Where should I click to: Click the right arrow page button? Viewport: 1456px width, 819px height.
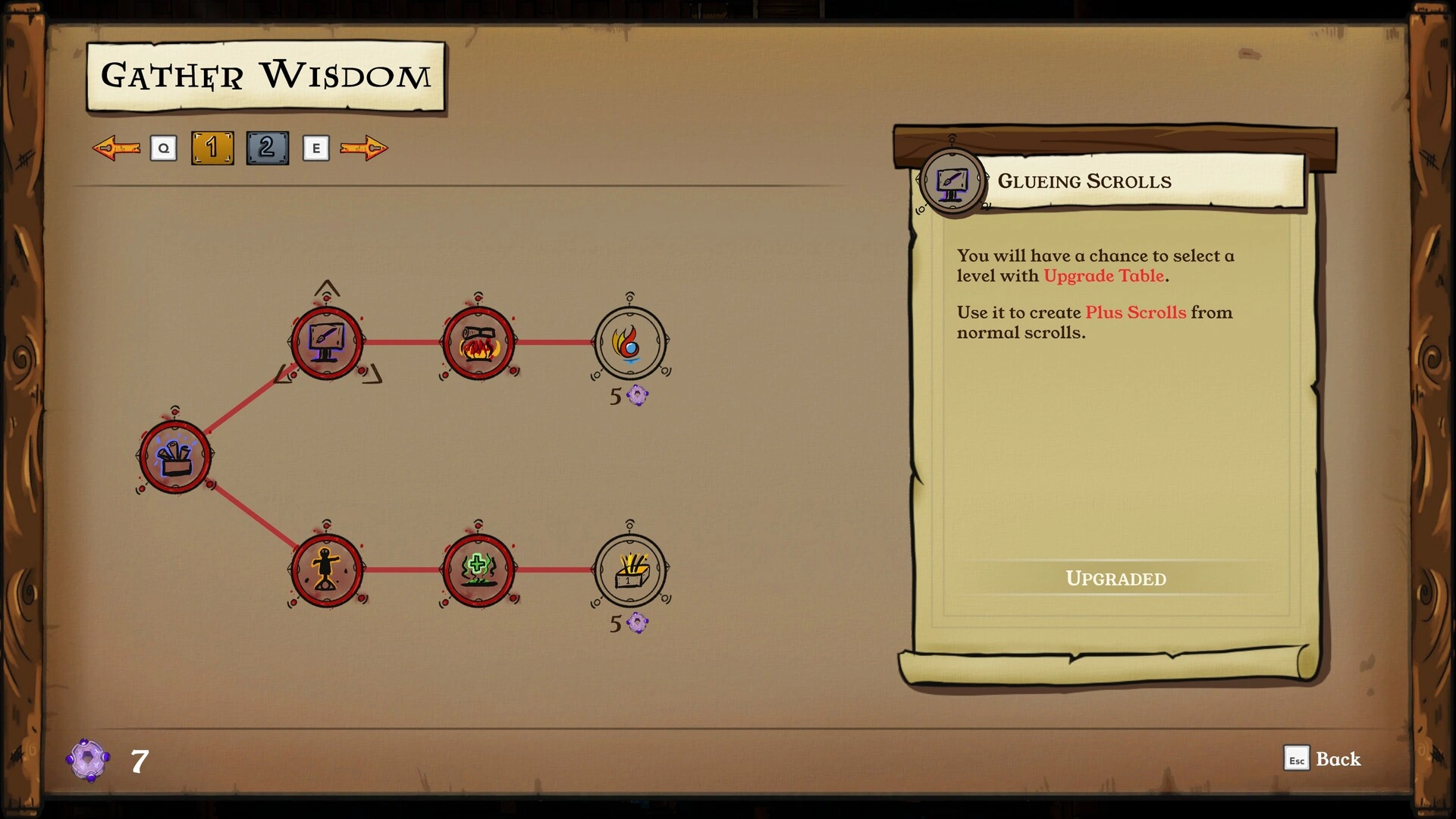364,148
